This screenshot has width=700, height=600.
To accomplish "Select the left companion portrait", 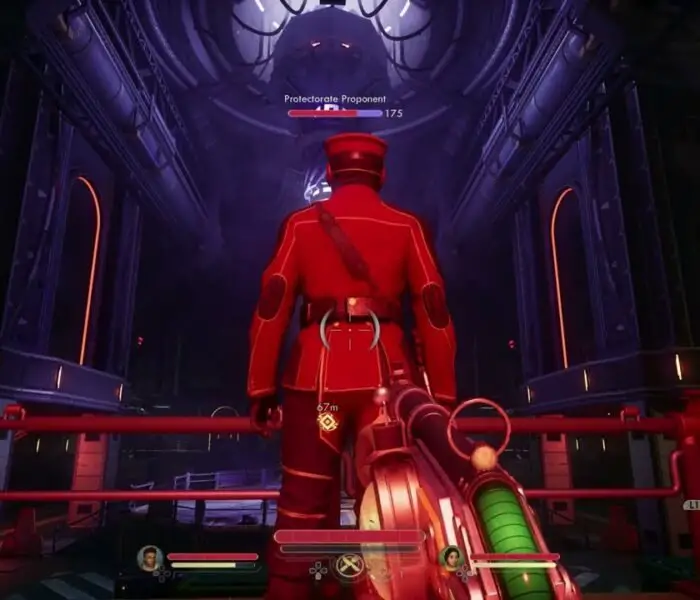I will 150,558.
